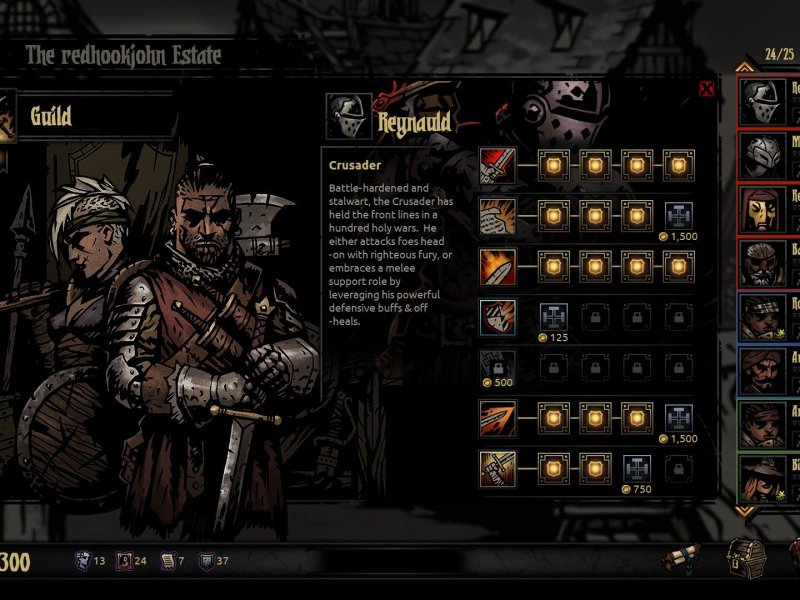Select the Stunning Blow skill icon
This screenshot has height=600, width=800.
point(497,265)
